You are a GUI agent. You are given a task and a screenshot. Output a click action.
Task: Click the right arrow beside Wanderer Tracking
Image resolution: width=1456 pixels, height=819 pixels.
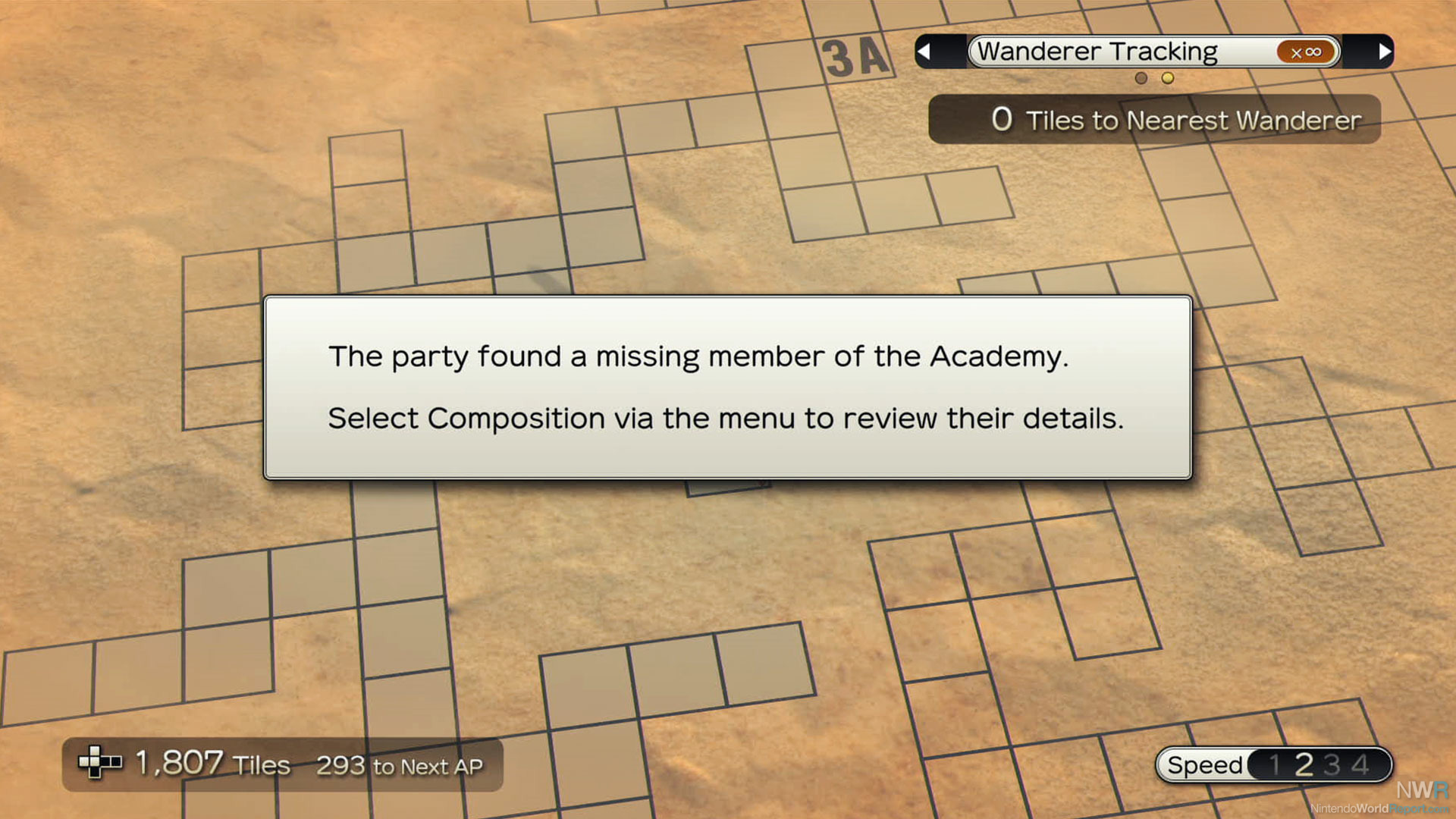pos(1385,52)
